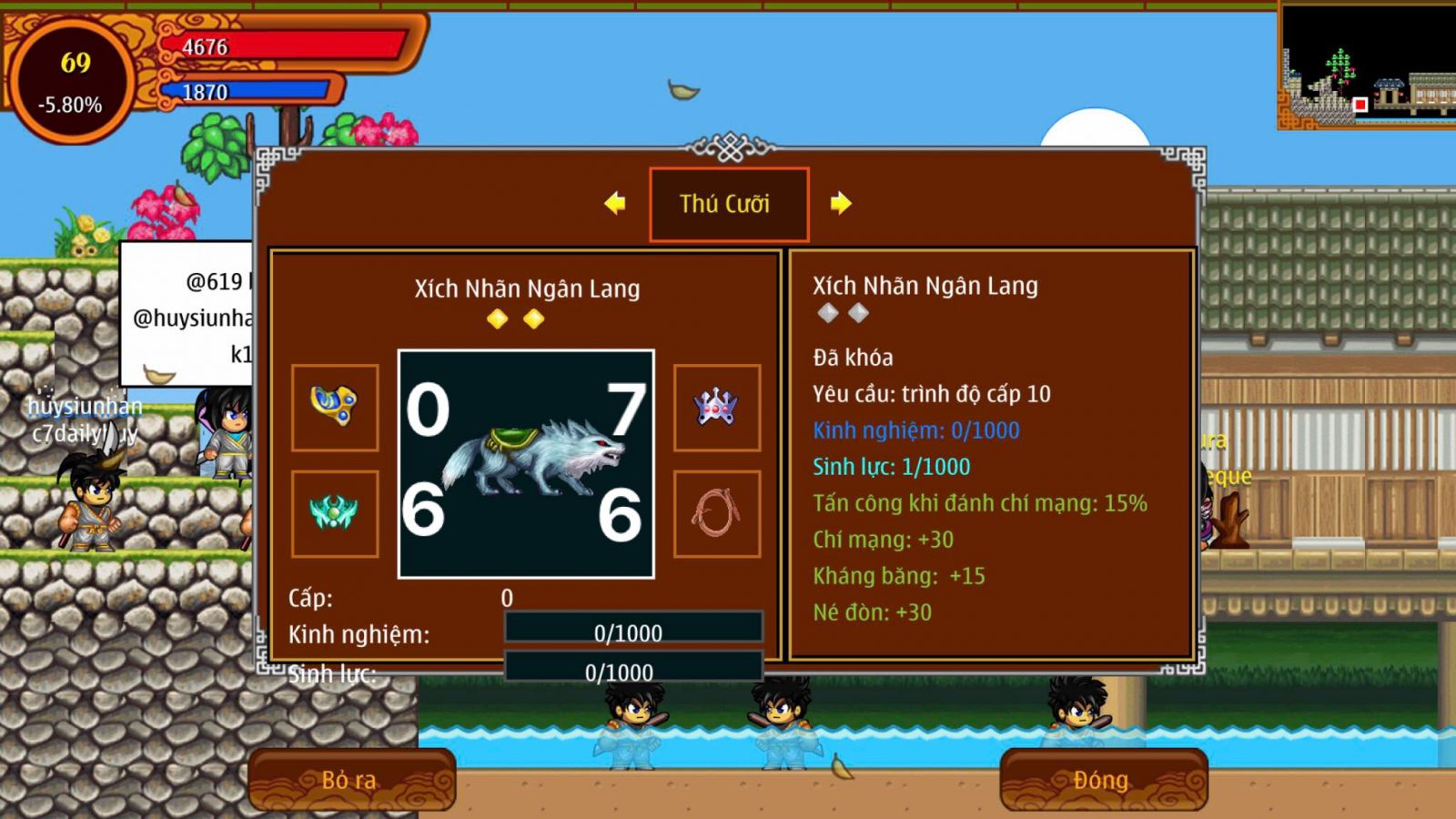Close the panel with Đóng

click(1102, 780)
